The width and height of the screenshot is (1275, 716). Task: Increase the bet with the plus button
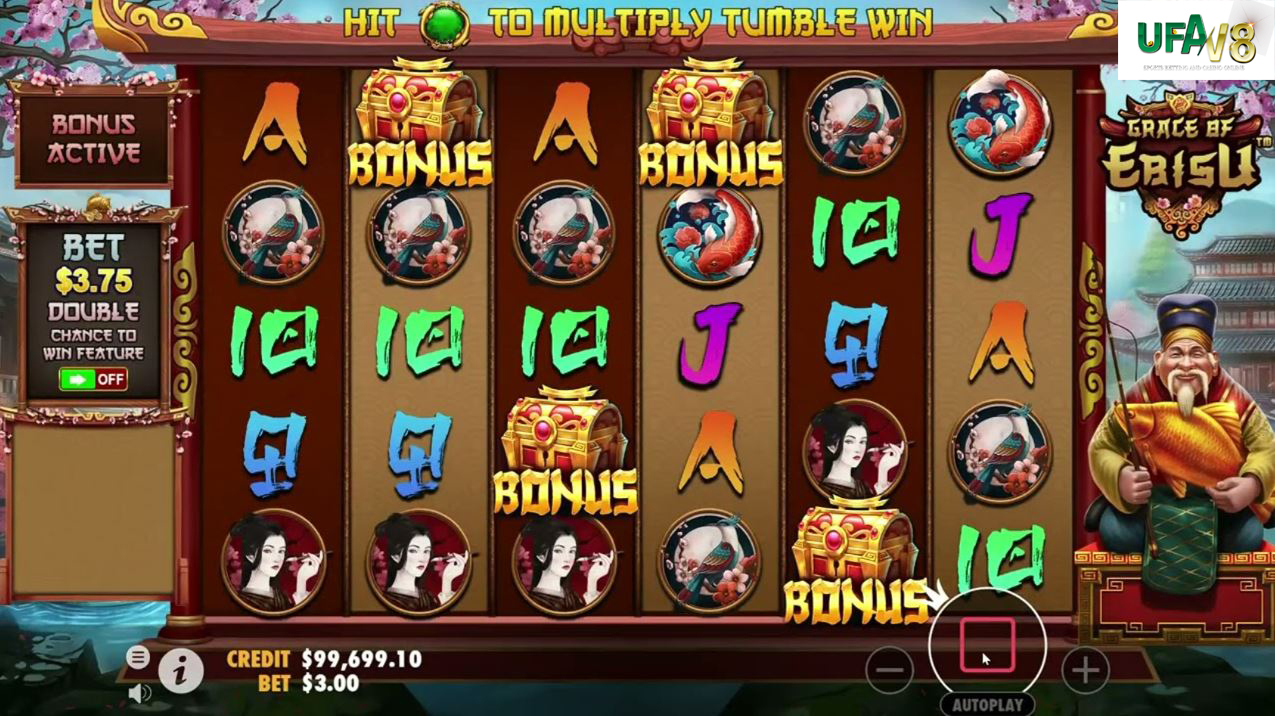coord(1085,670)
